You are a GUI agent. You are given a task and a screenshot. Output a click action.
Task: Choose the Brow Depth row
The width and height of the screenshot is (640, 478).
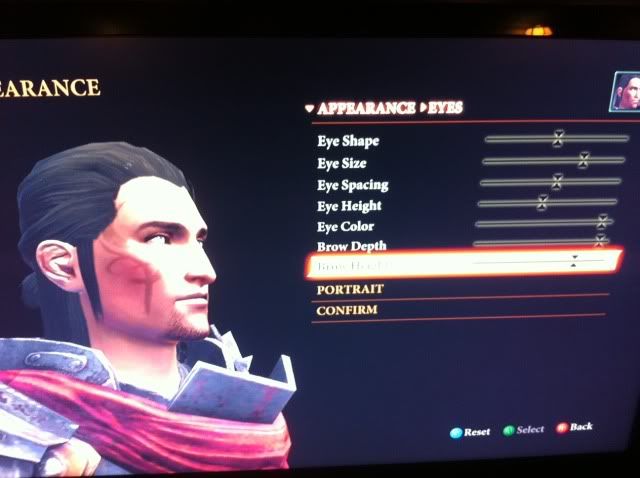[351, 246]
